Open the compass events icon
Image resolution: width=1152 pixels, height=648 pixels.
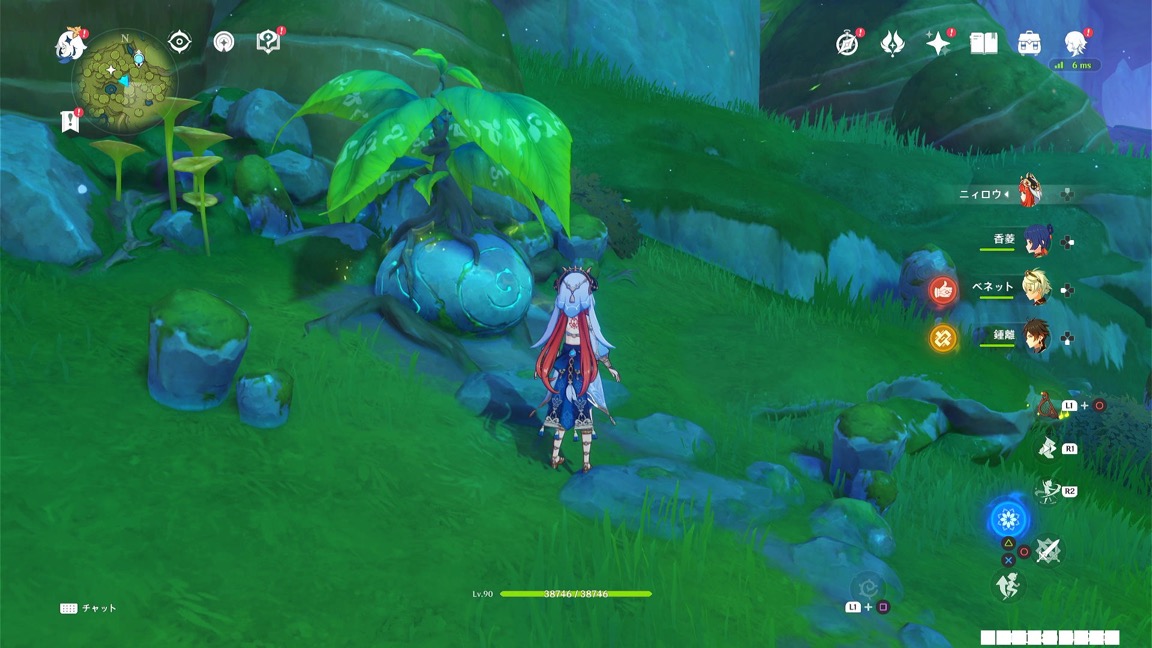848,43
